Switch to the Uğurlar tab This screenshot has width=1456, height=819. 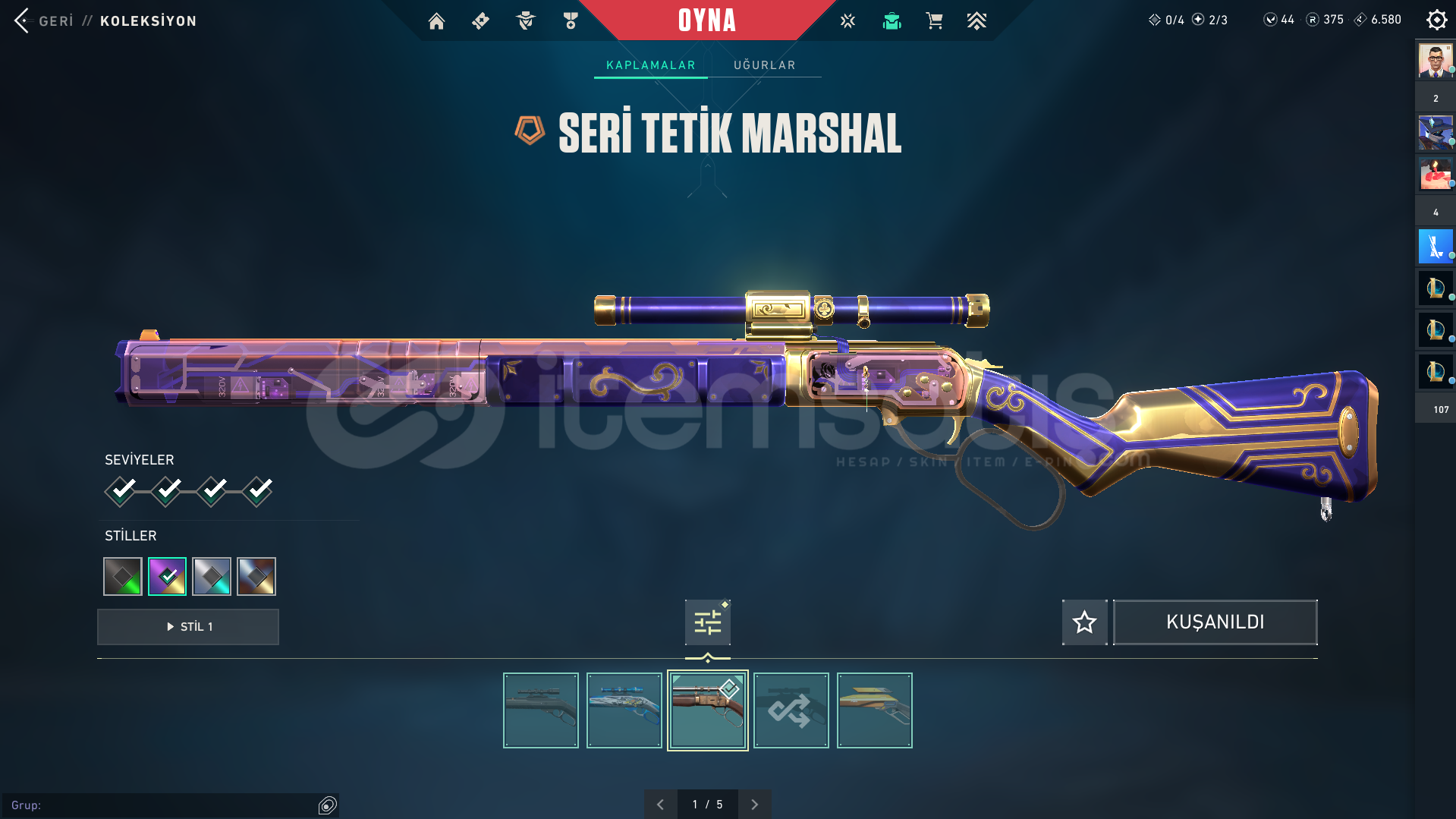764,65
